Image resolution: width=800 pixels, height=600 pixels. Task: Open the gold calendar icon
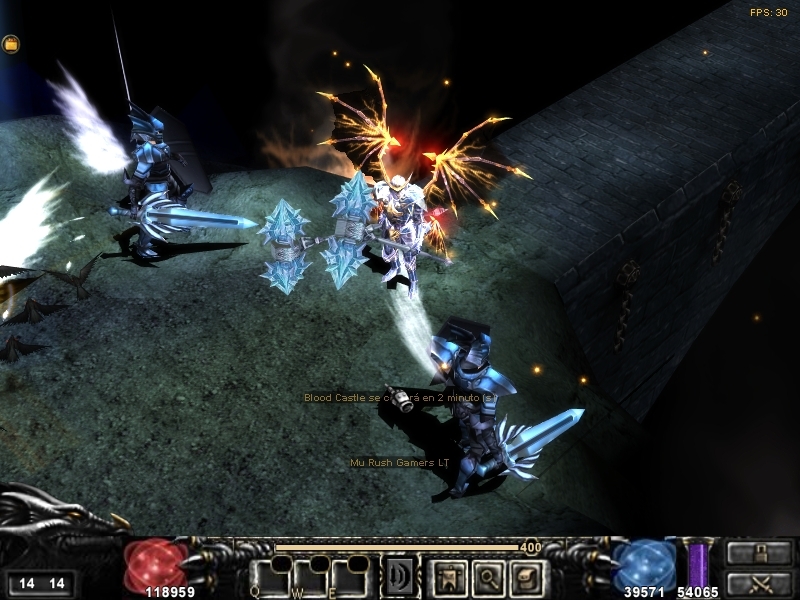coord(11,44)
